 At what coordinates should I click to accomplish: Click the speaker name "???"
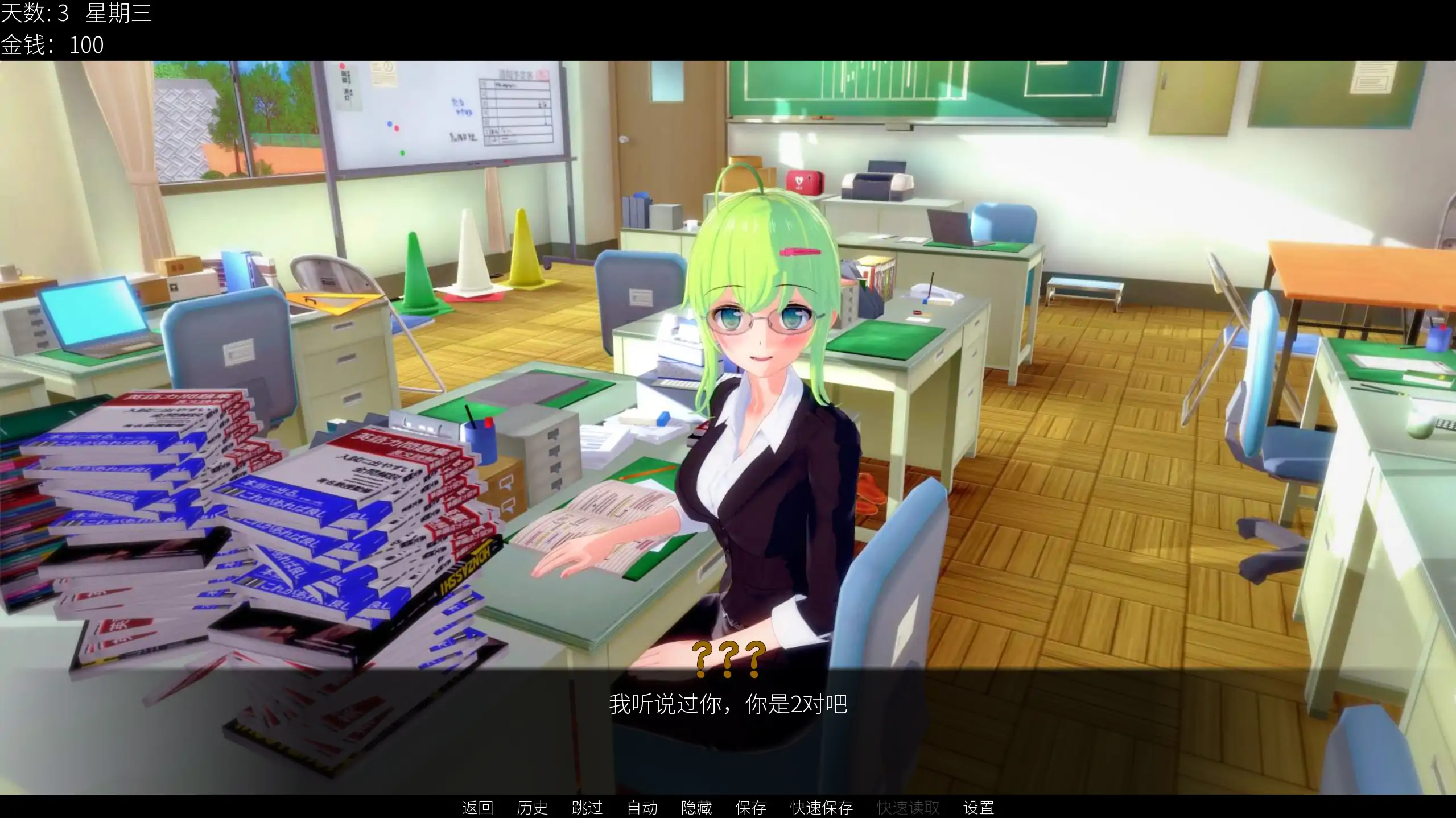point(728,660)
